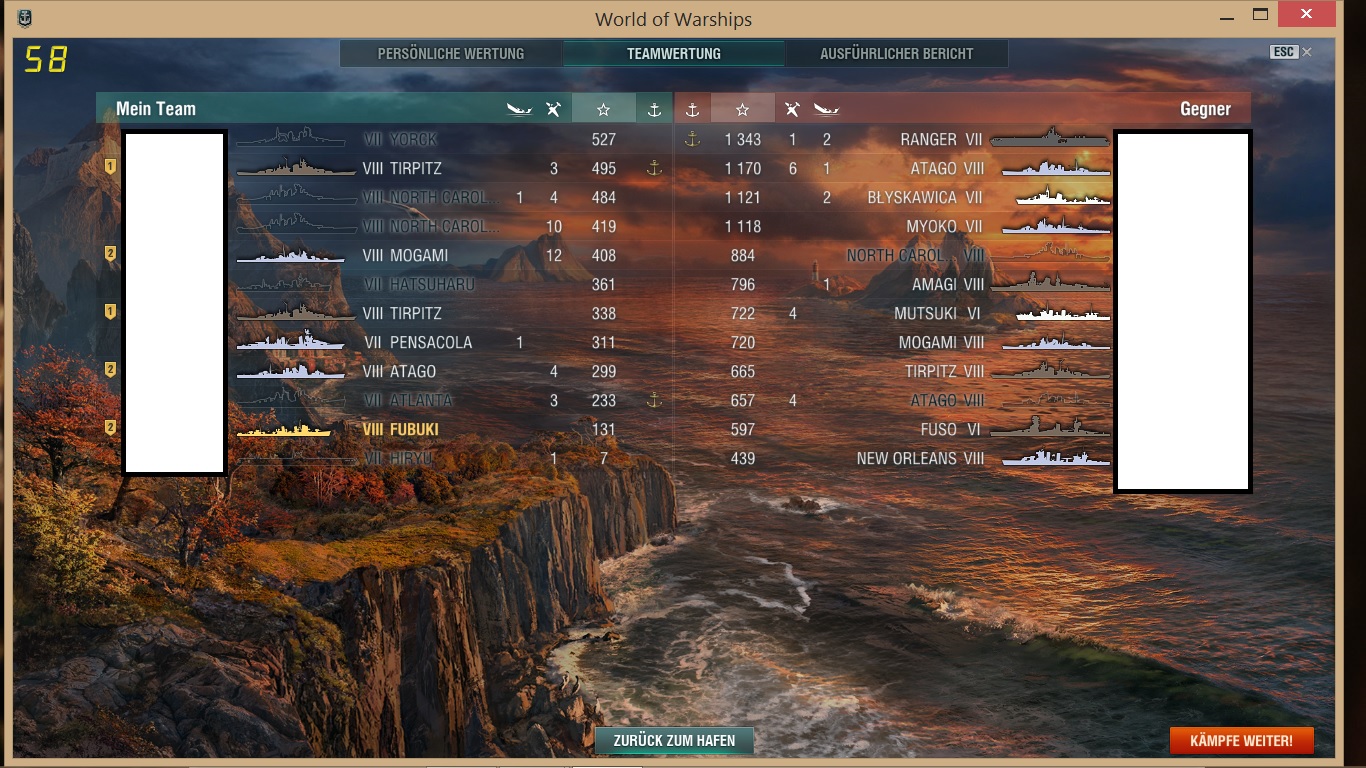The height and width of the screenshot is (768, 1366).
Task: Select the enemy Mutsuki row
Action: tap(925, 313)
